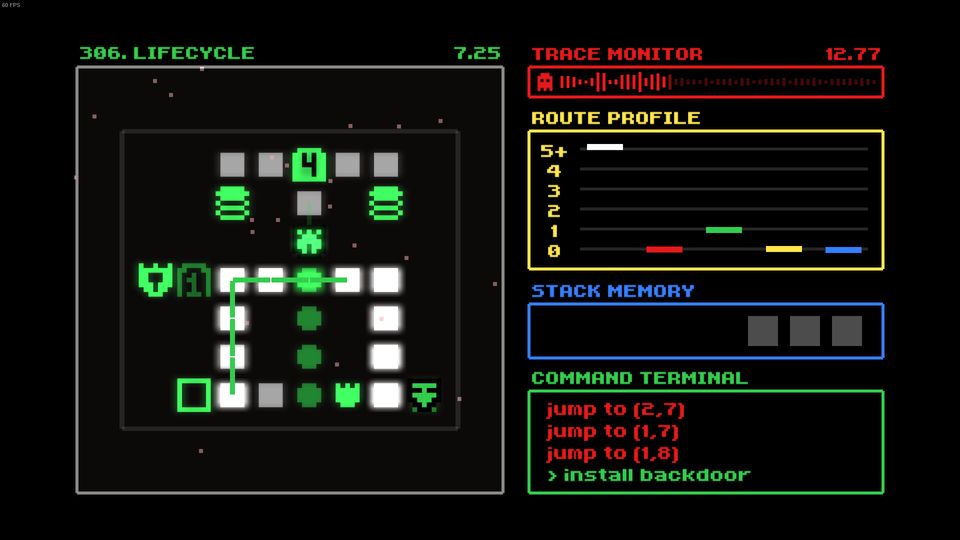Pick the dim lock node numbered 1

193,280
